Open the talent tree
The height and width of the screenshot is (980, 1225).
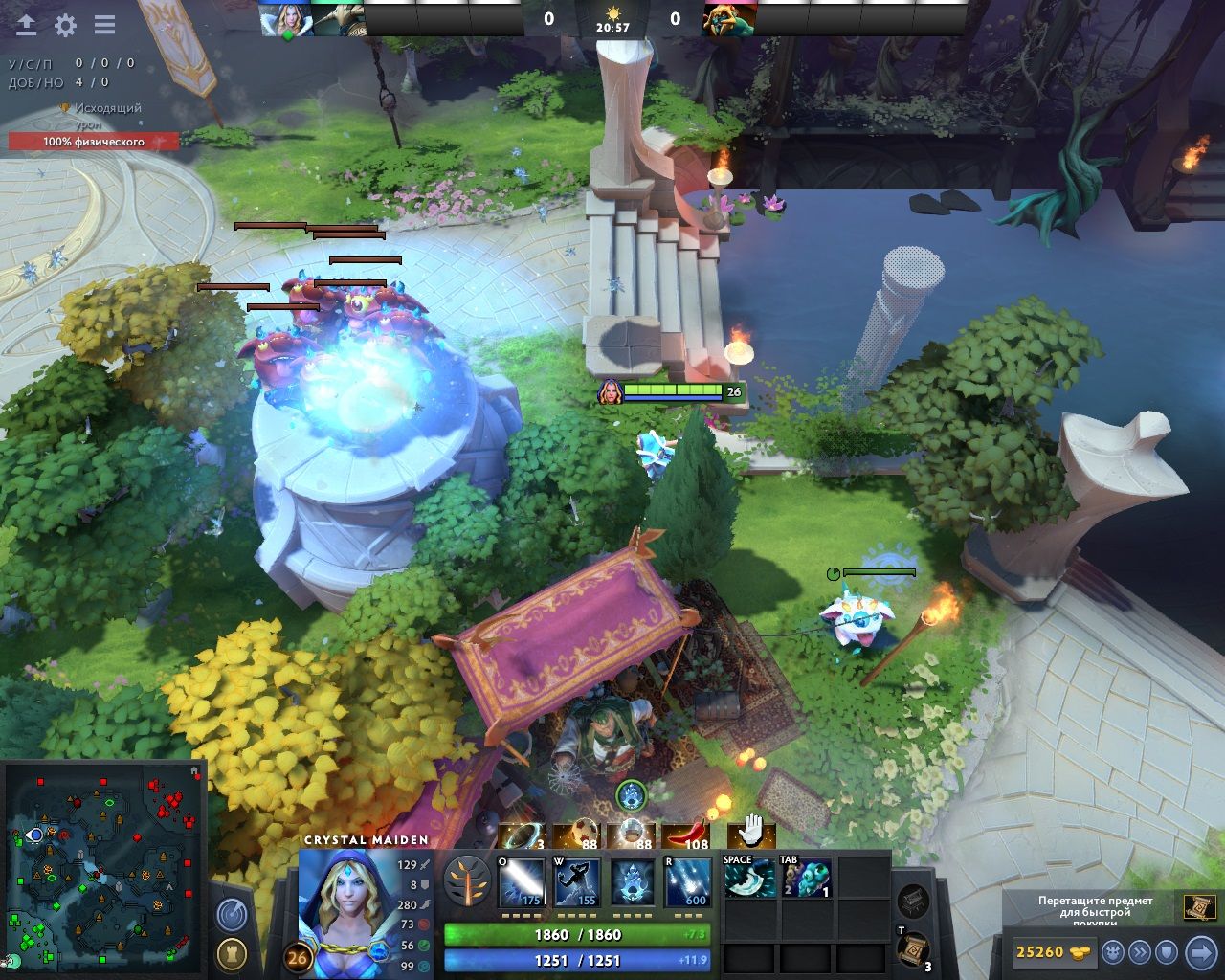pyautogui.click(x=468, y=881)
